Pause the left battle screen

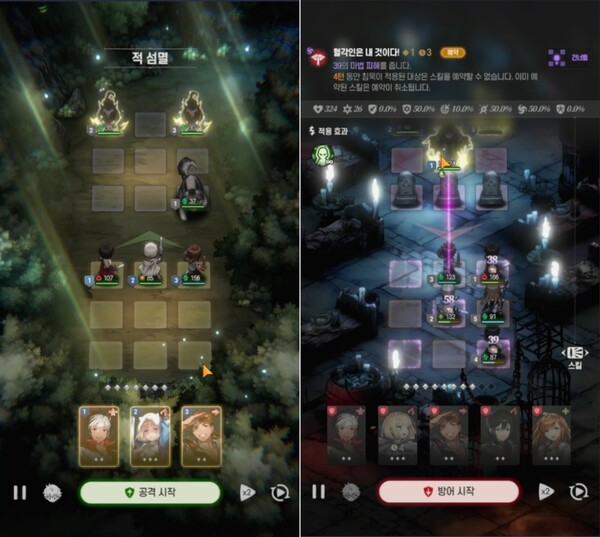19,492
